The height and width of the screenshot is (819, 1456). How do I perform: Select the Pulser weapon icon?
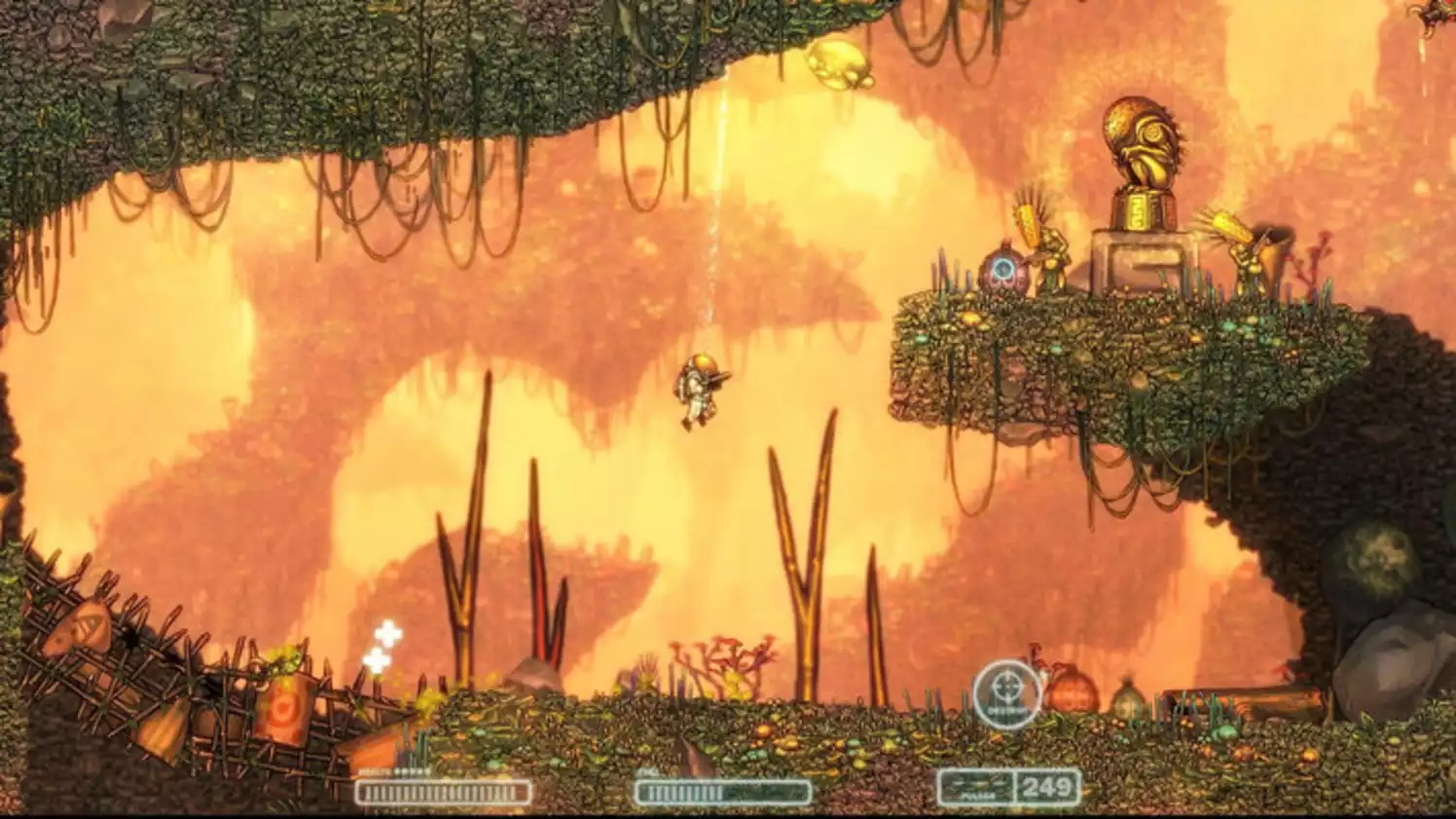[x=973, y=785]
